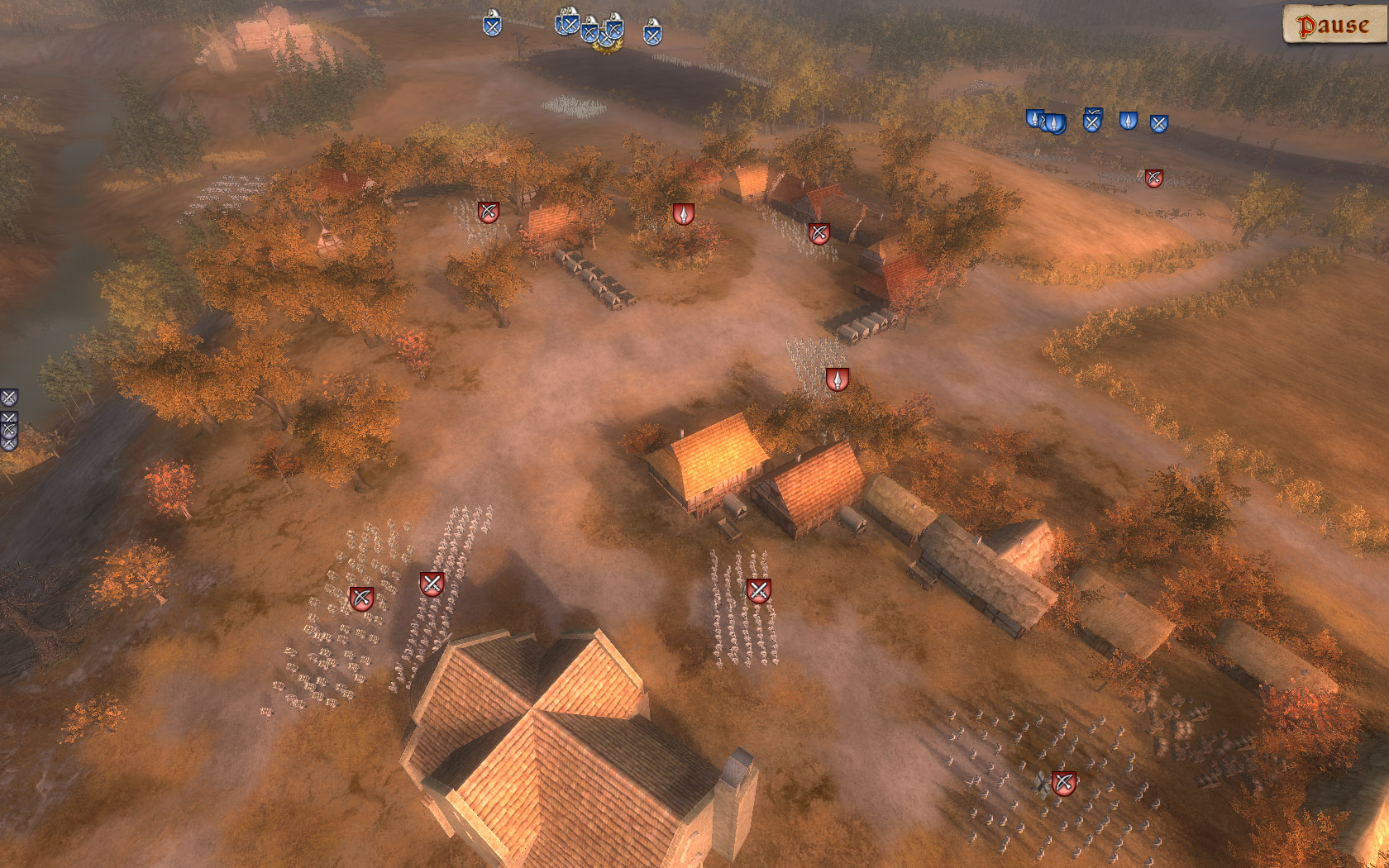Image resolution: width=1389 pixels, height=868 pixels.
Task: Select the top grey unit shield on the left edge
Action: click(9, 396)
